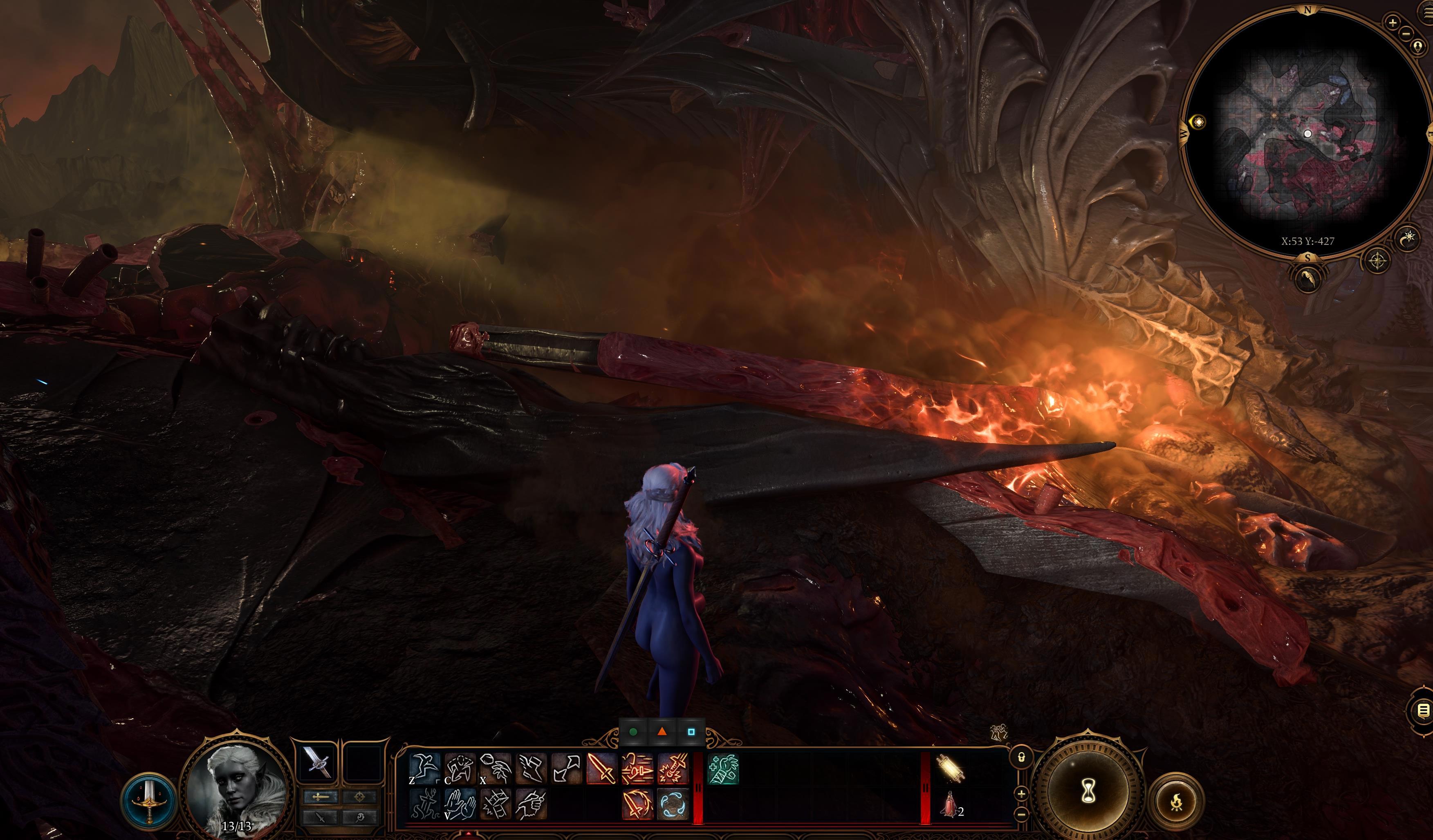Filter hotbar by orange triangle
1433x840 pixels.
(662, 732)
